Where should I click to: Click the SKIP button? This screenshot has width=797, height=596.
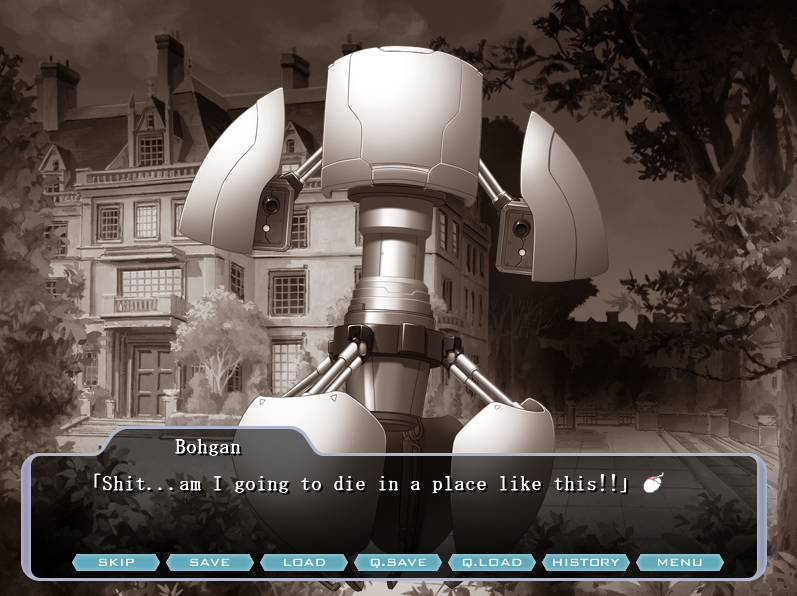tap(116, 562)
